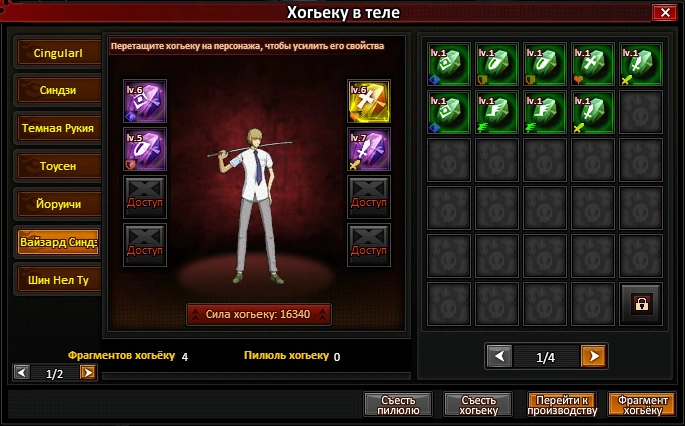Click the Съесть пилюлю button
The image size is (685, 426).
(x=398, y=404)
